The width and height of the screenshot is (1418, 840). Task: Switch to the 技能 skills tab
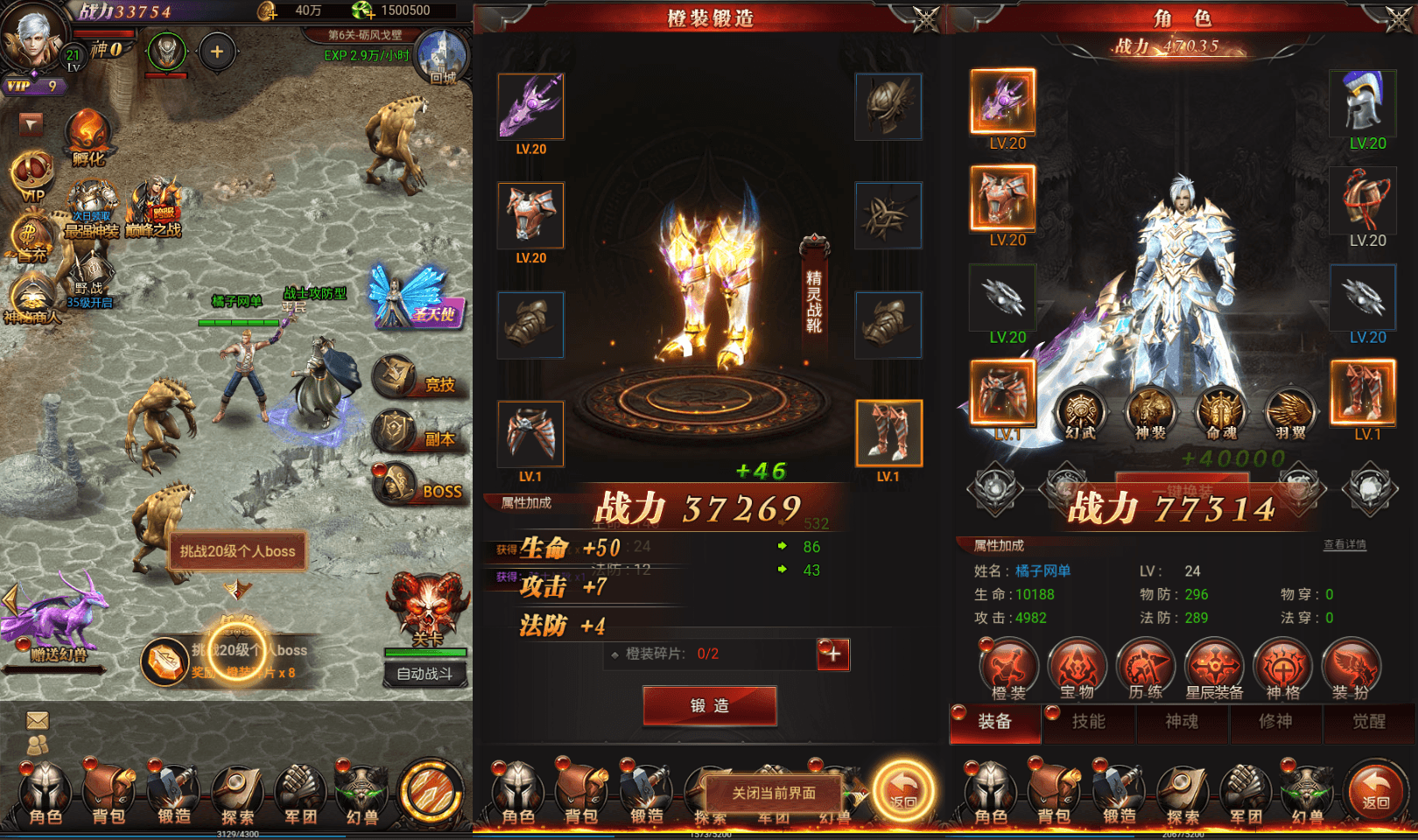tap(1089, 724)
